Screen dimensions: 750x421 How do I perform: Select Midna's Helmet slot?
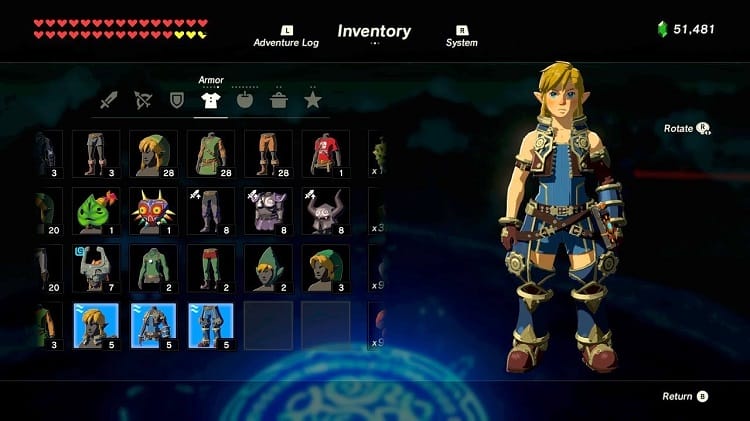pyautogui.click(x=96, y=268)
